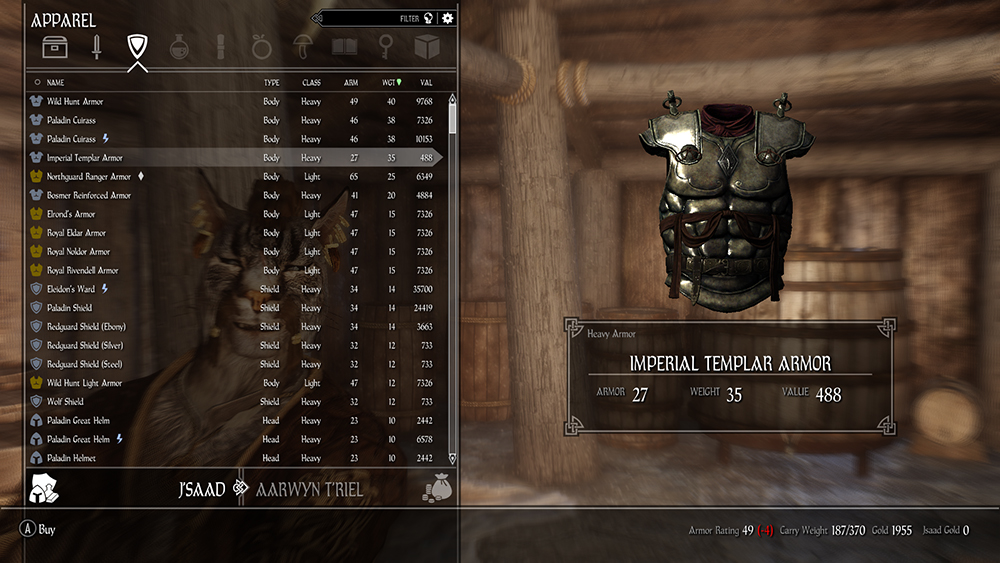This screenshot has height=563, width=1000.
Task: Select the Wolf Shield entry
Action: point(66,402)
